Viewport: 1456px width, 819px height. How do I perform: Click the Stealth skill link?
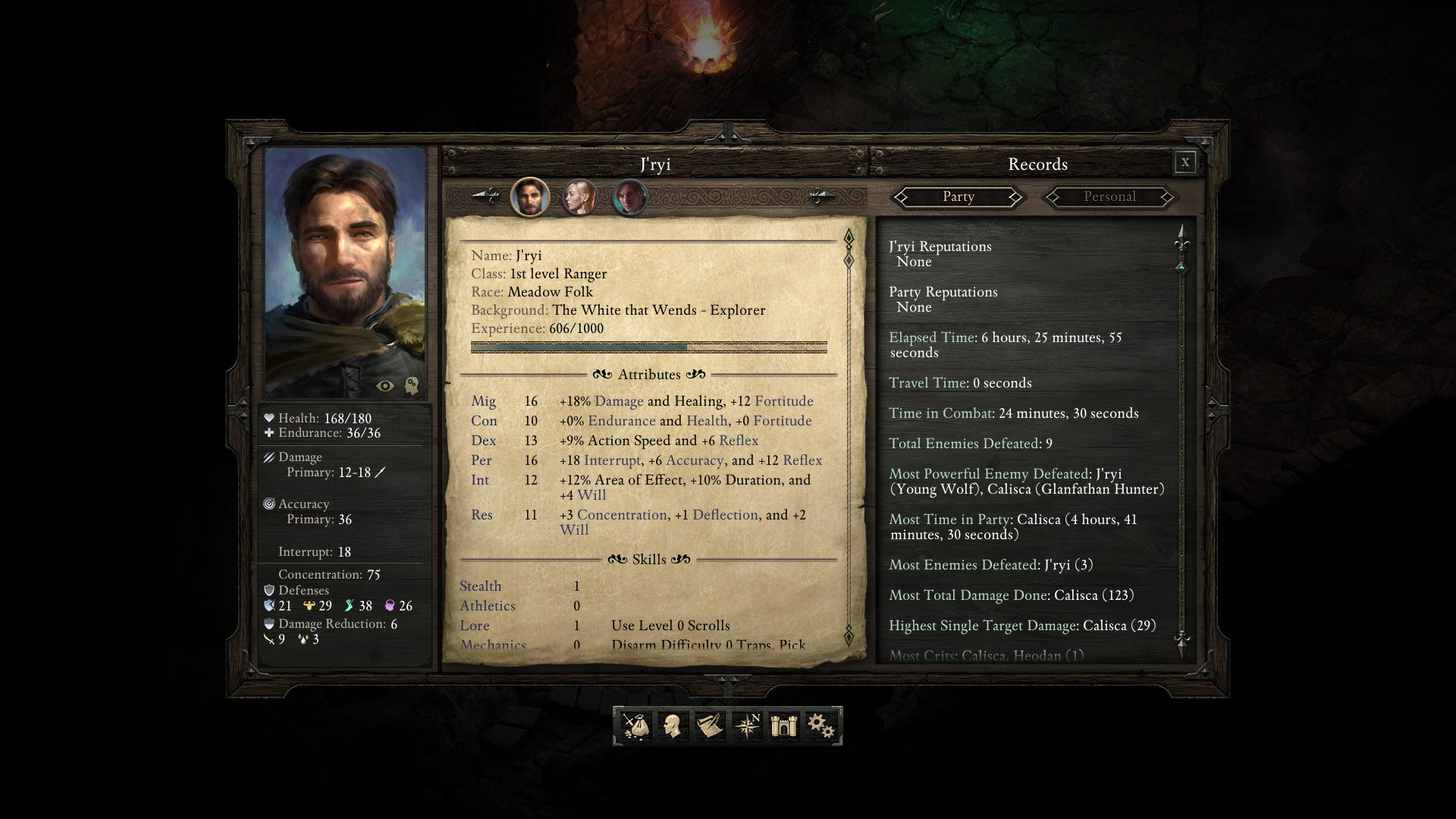click(x=480, y=586)
